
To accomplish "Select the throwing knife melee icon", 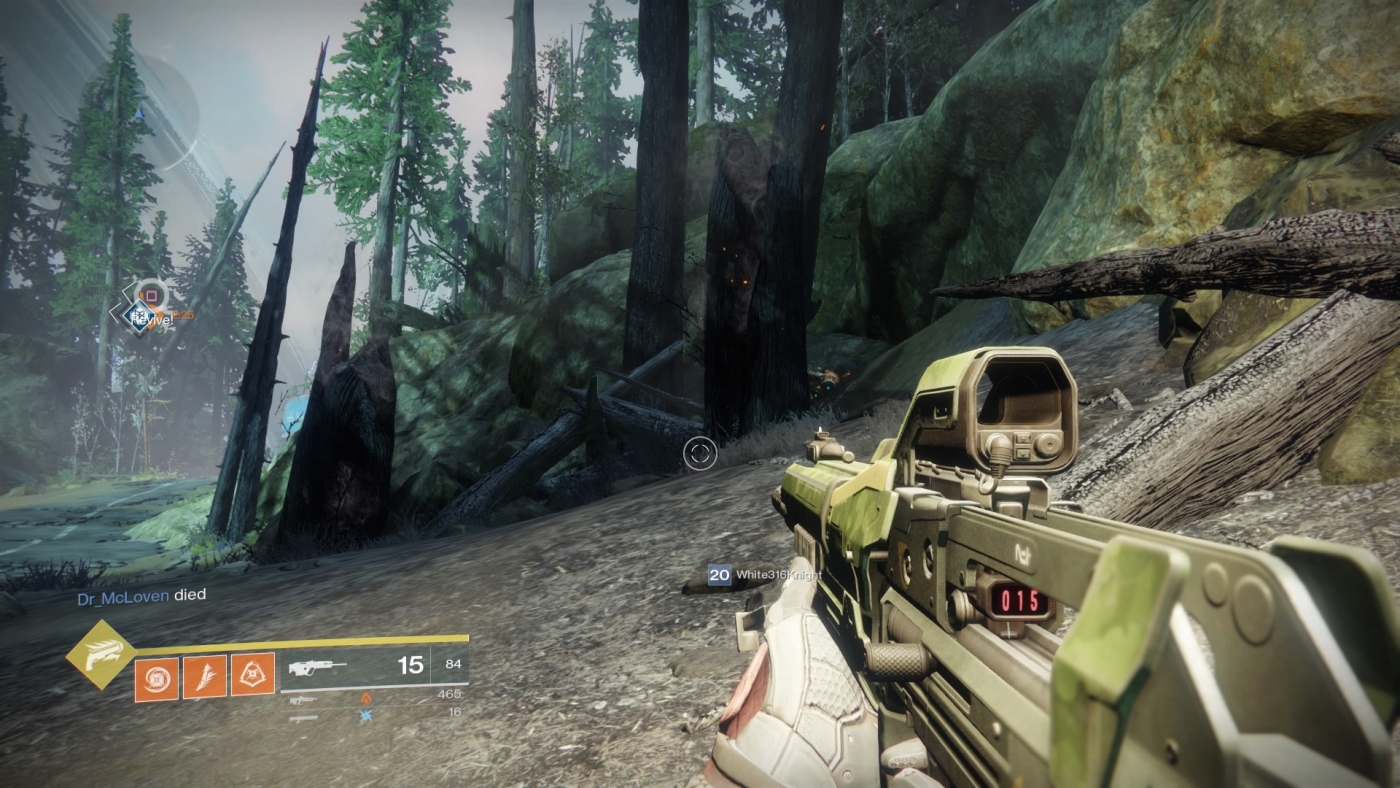I will point(205,677).
